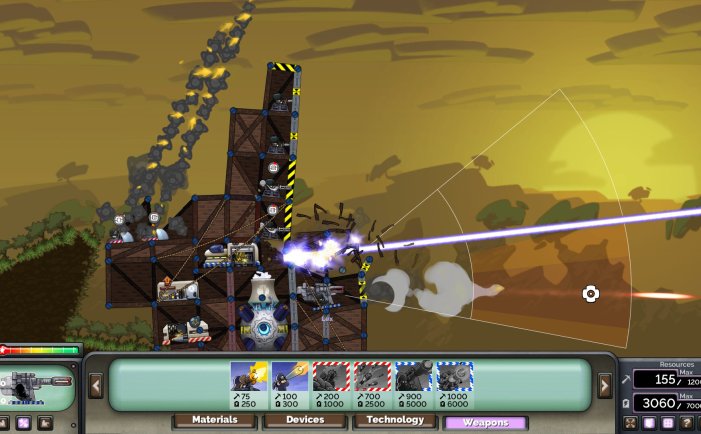This screenshot has height=434, width=701.
Task: Switch to the Devices tab
Action: 305,422
